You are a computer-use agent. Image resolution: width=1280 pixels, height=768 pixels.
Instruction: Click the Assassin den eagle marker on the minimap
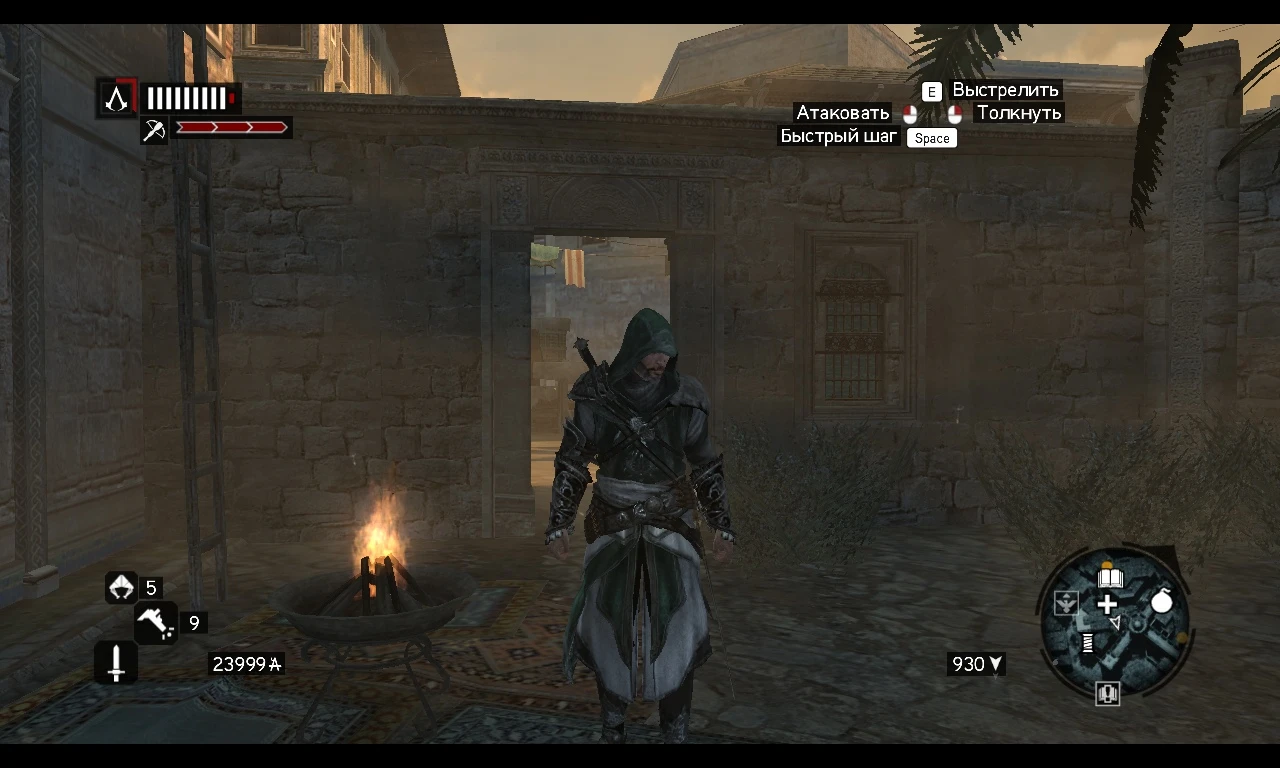[1066, 603]
